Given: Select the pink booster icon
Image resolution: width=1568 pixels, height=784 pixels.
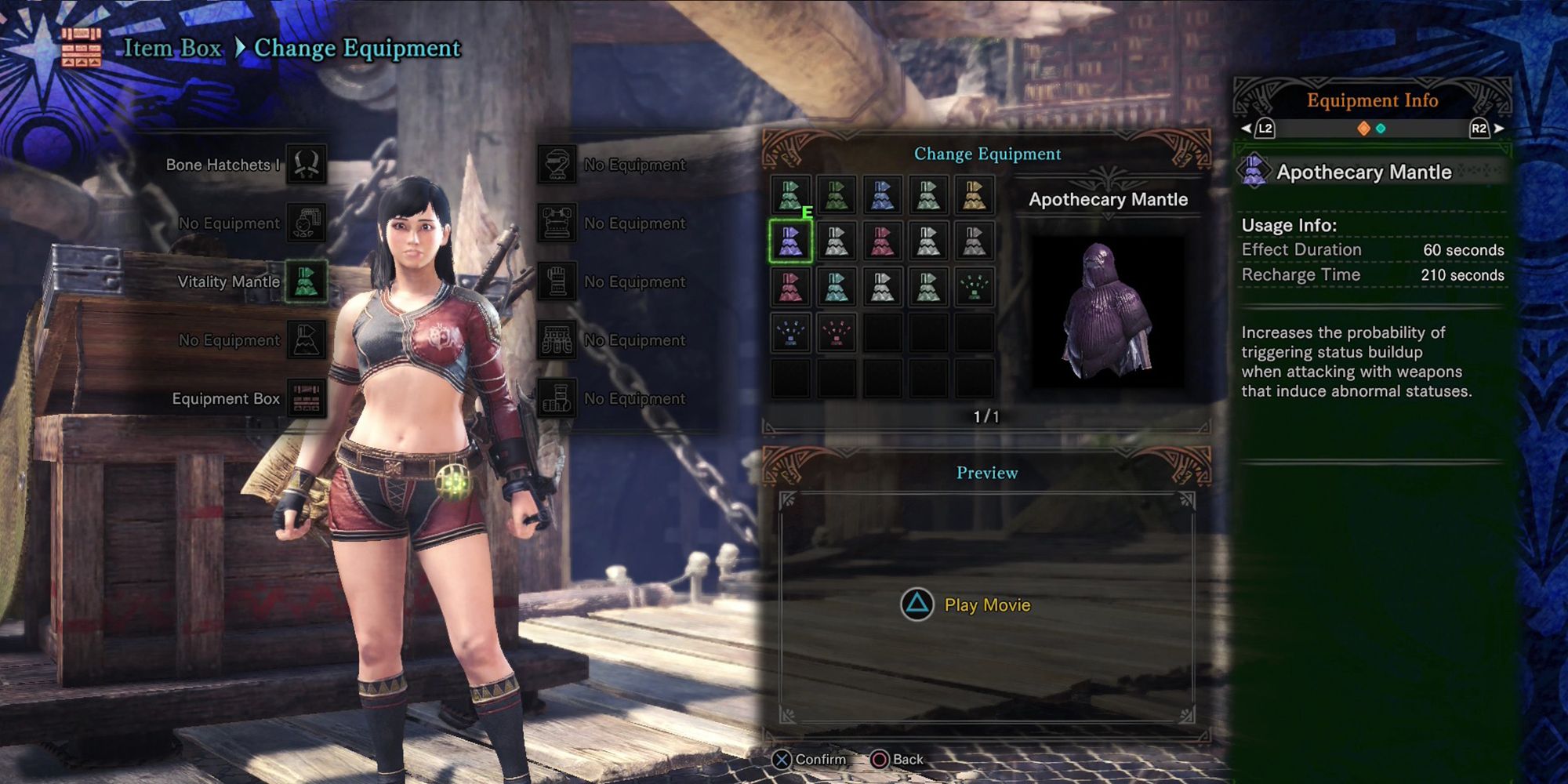Looking at the screenshot, I should tap(837, 333).
